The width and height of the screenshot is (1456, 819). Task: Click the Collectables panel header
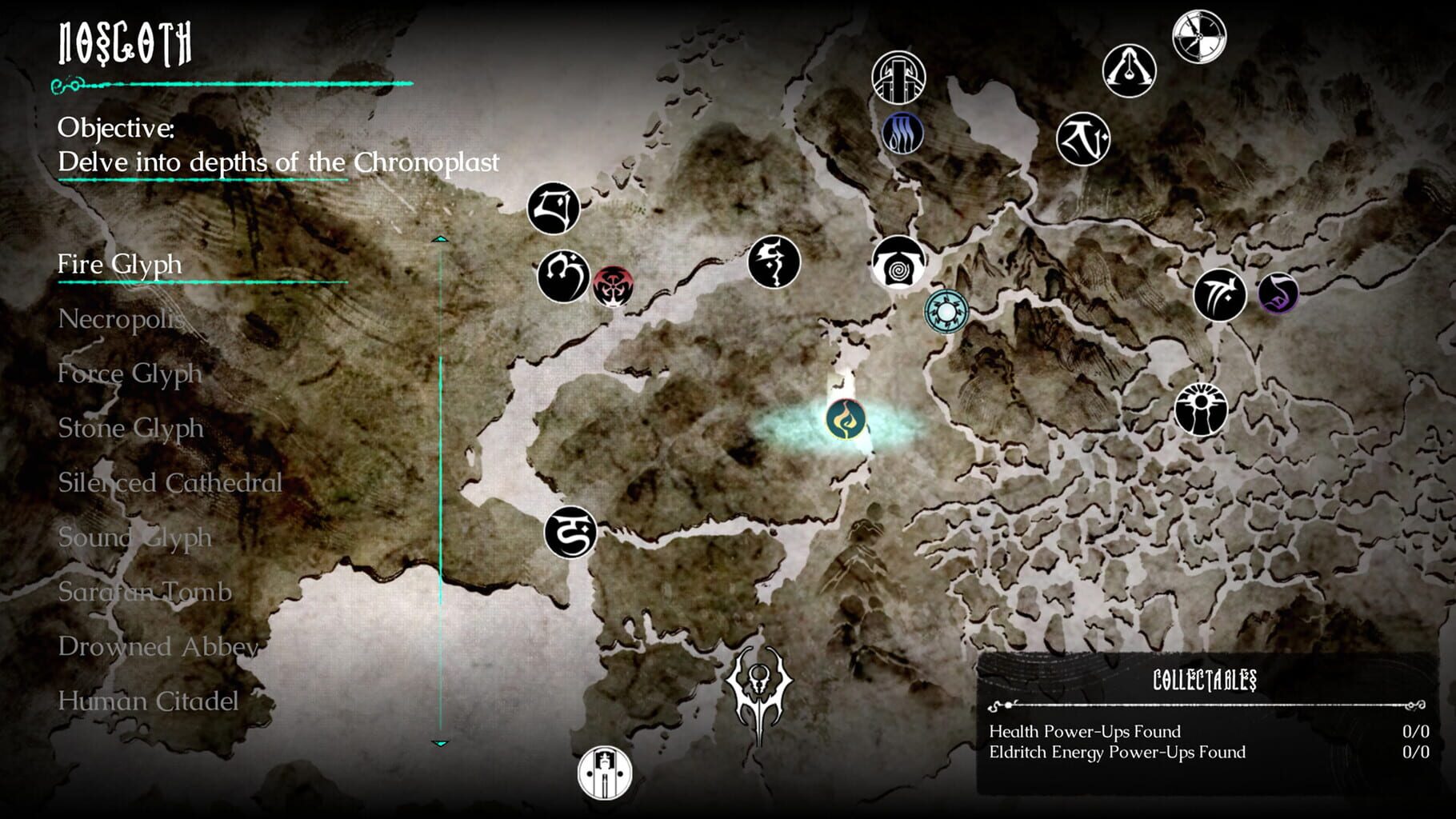coord(1206,681)
